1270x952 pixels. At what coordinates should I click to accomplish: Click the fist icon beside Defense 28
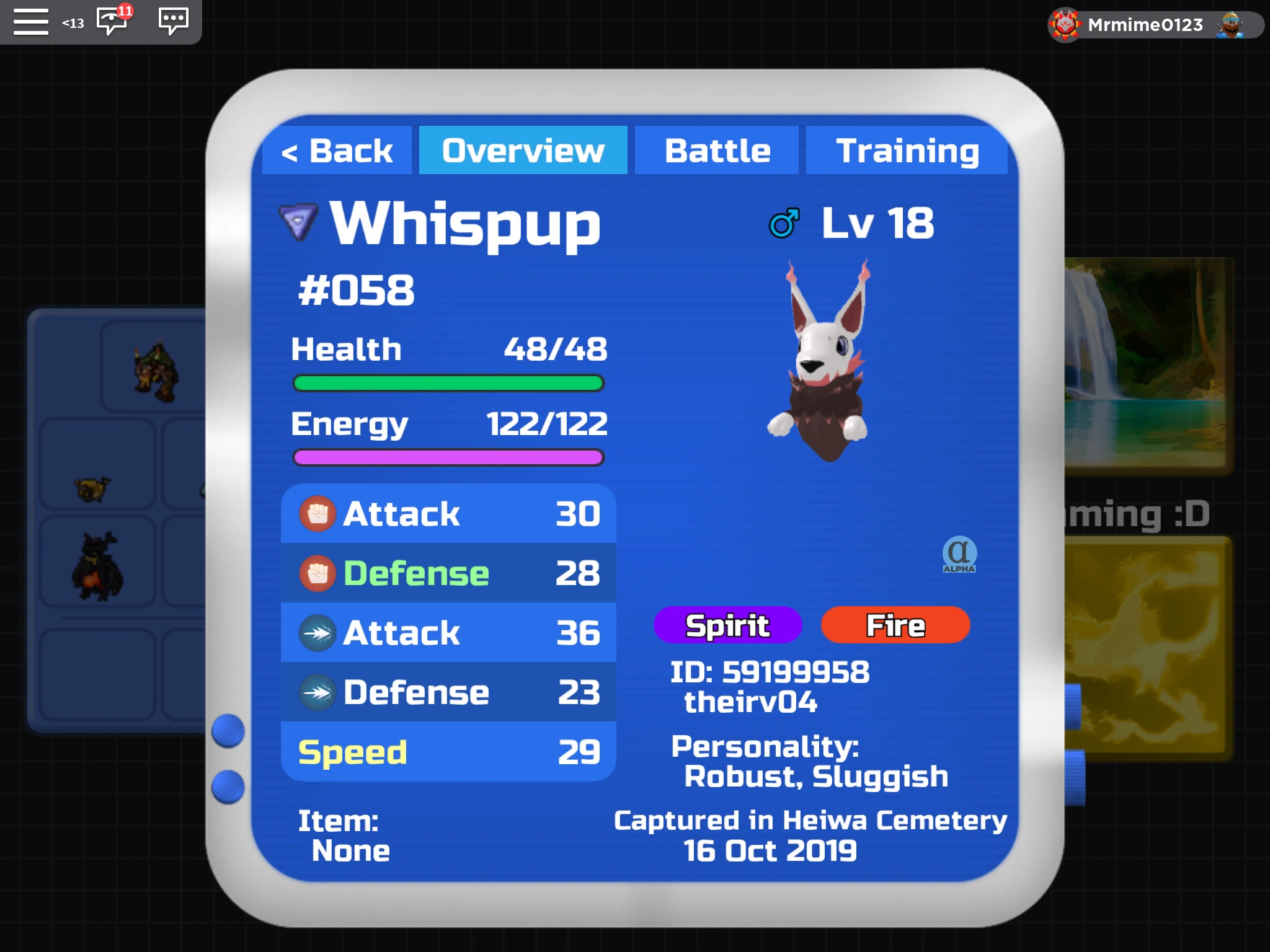318,573
